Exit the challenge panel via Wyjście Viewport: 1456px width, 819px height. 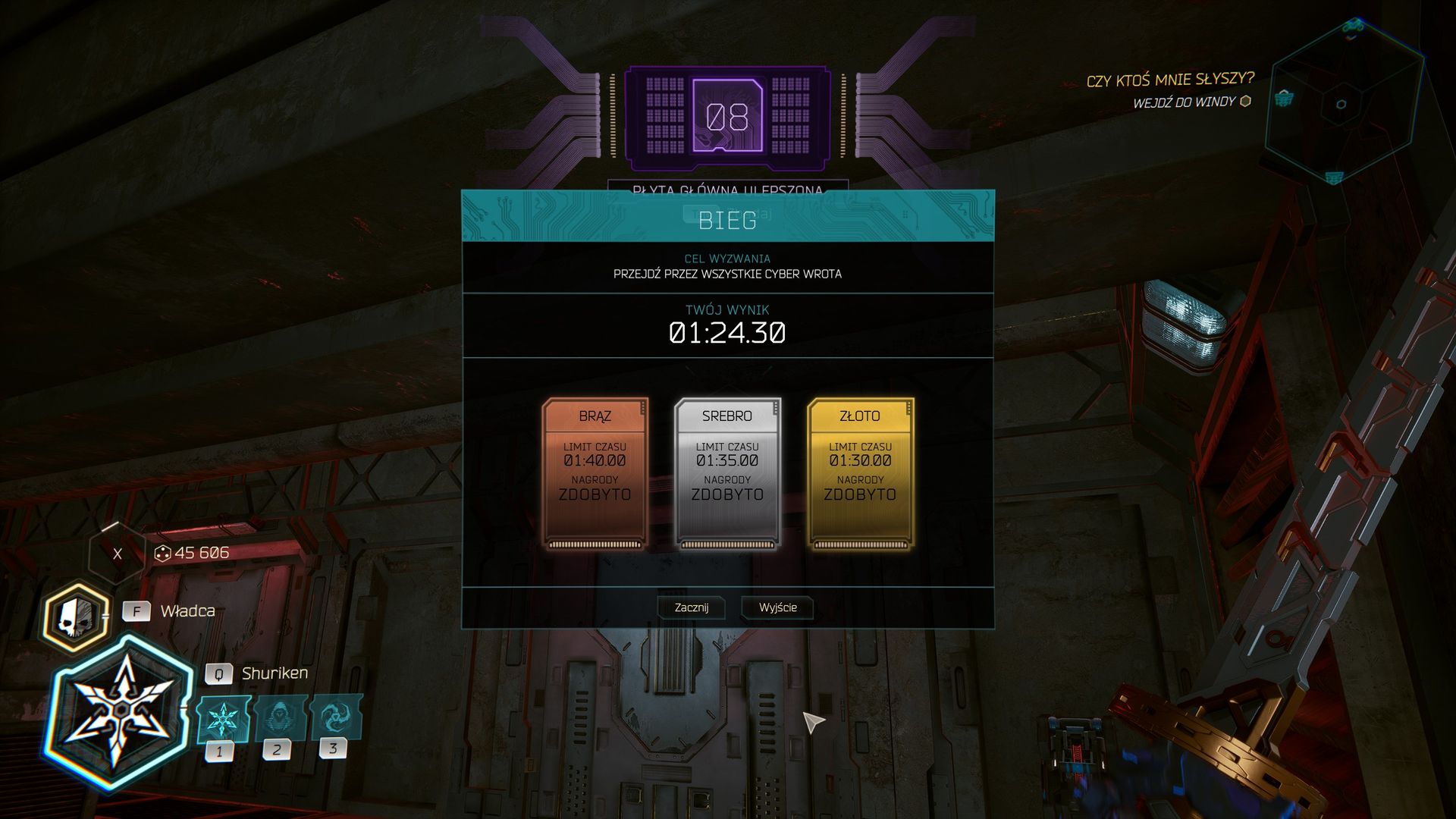point(777,607)
